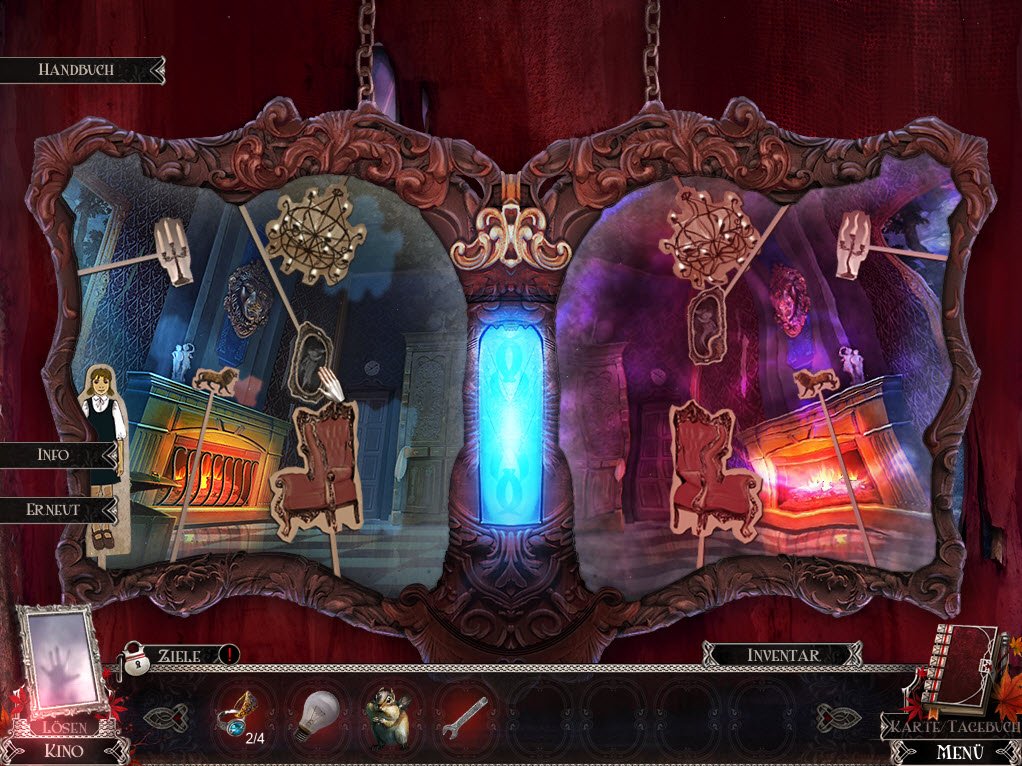Use the Lösen mirror to solve

[62, 665]
